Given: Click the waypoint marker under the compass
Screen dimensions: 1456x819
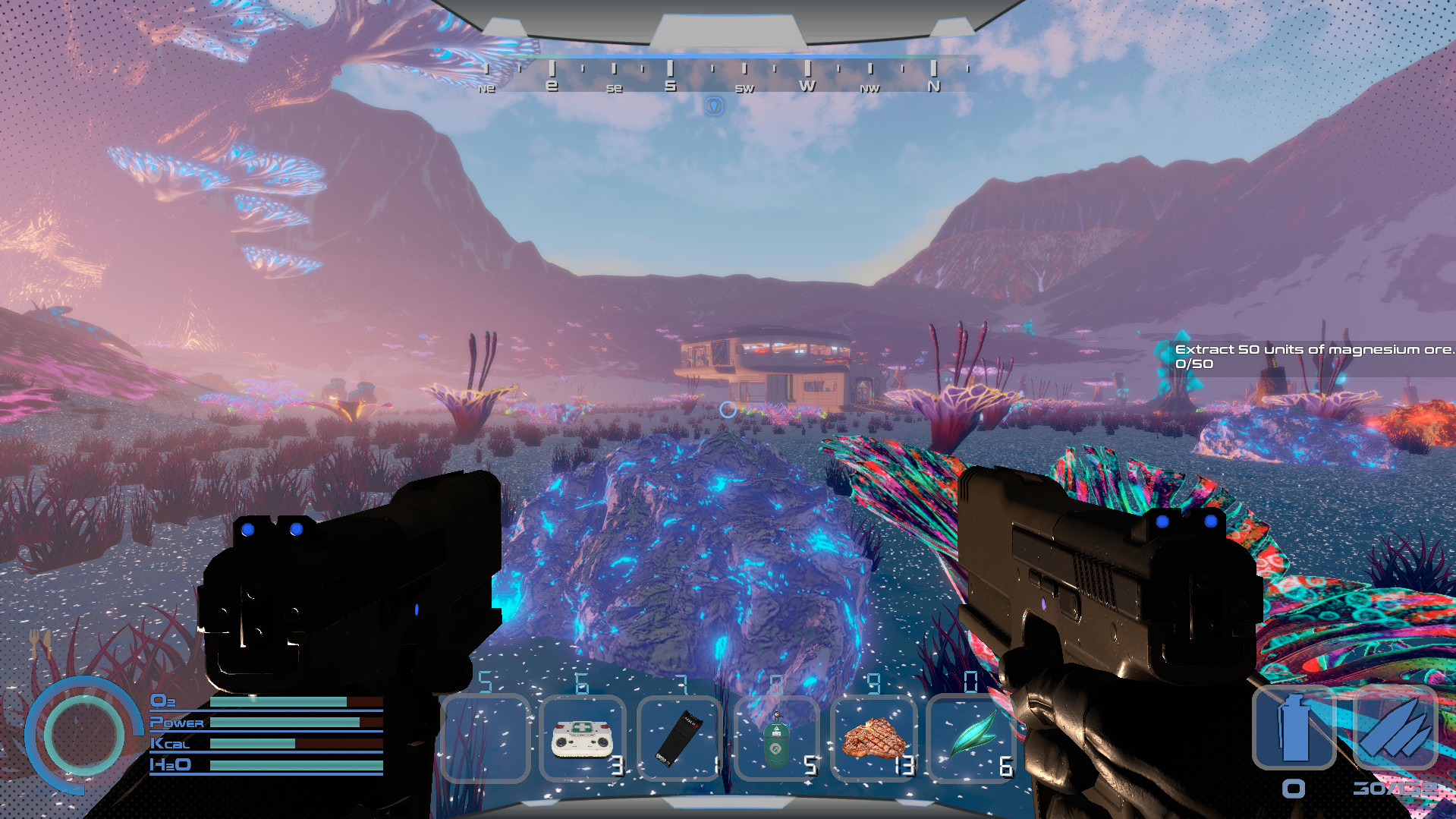Looking at the screenshot, I should [x=714, y=106].
